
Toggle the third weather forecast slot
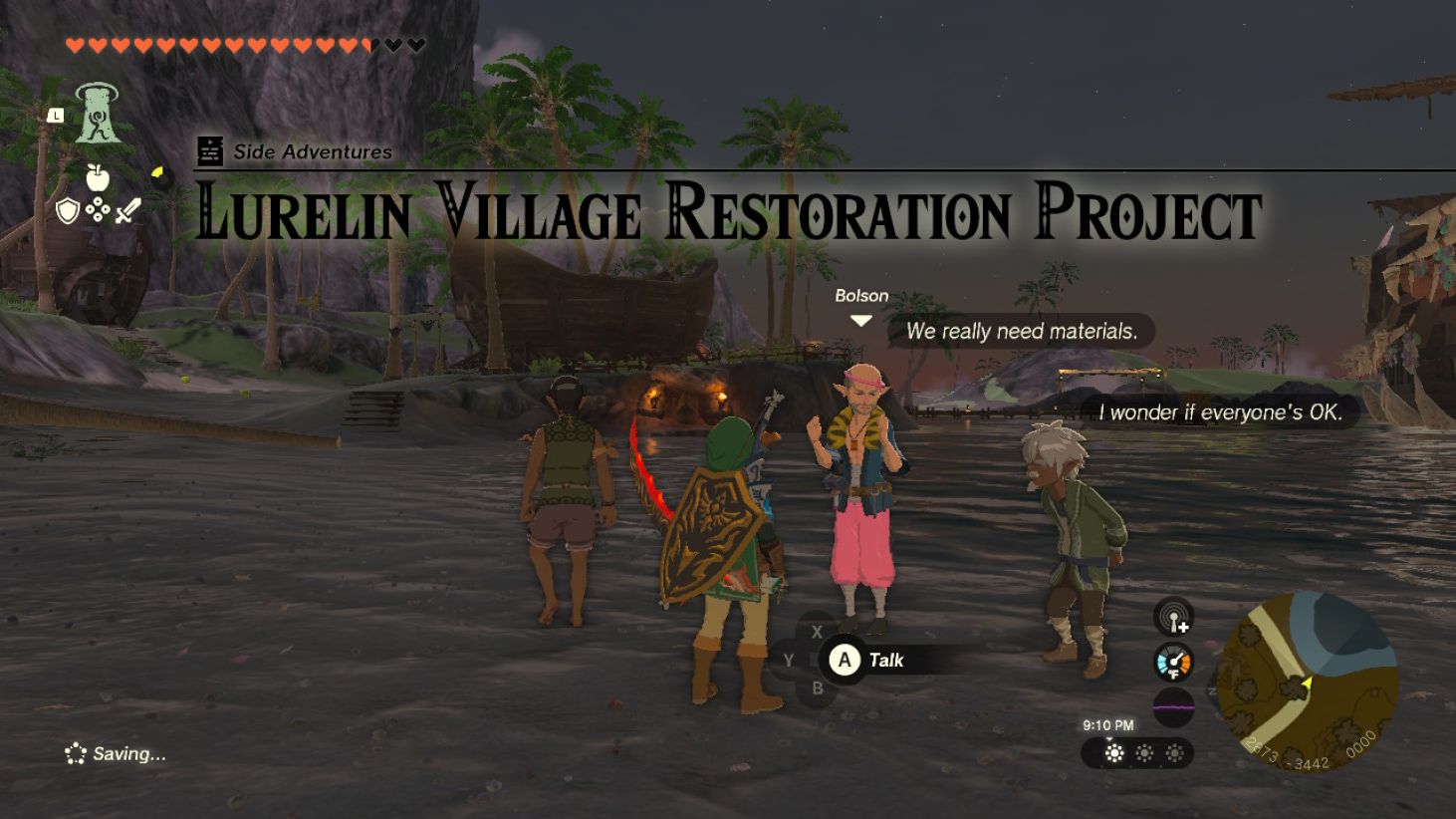click(1174, 752)
